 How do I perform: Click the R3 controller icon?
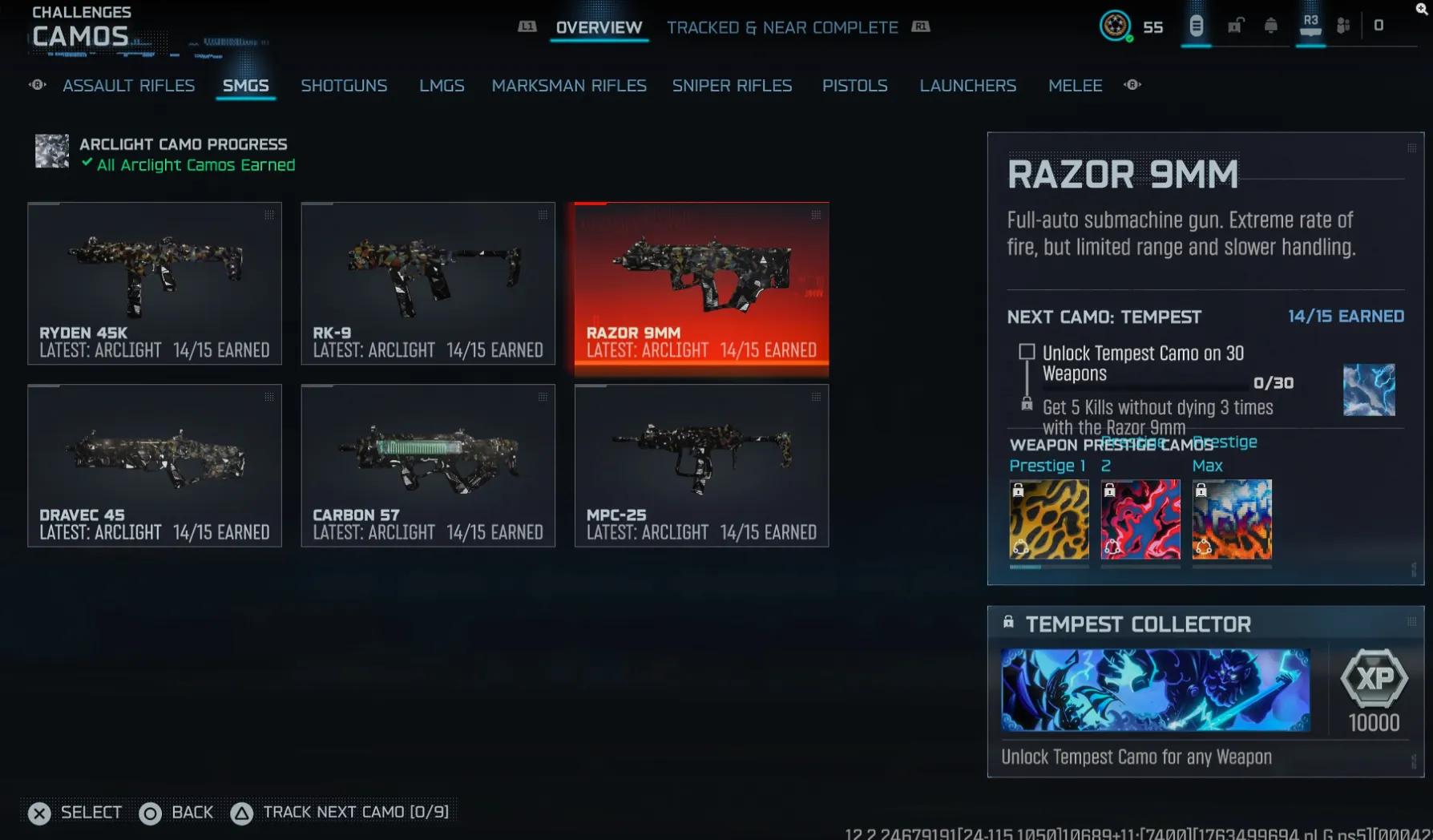(1310, 26)
